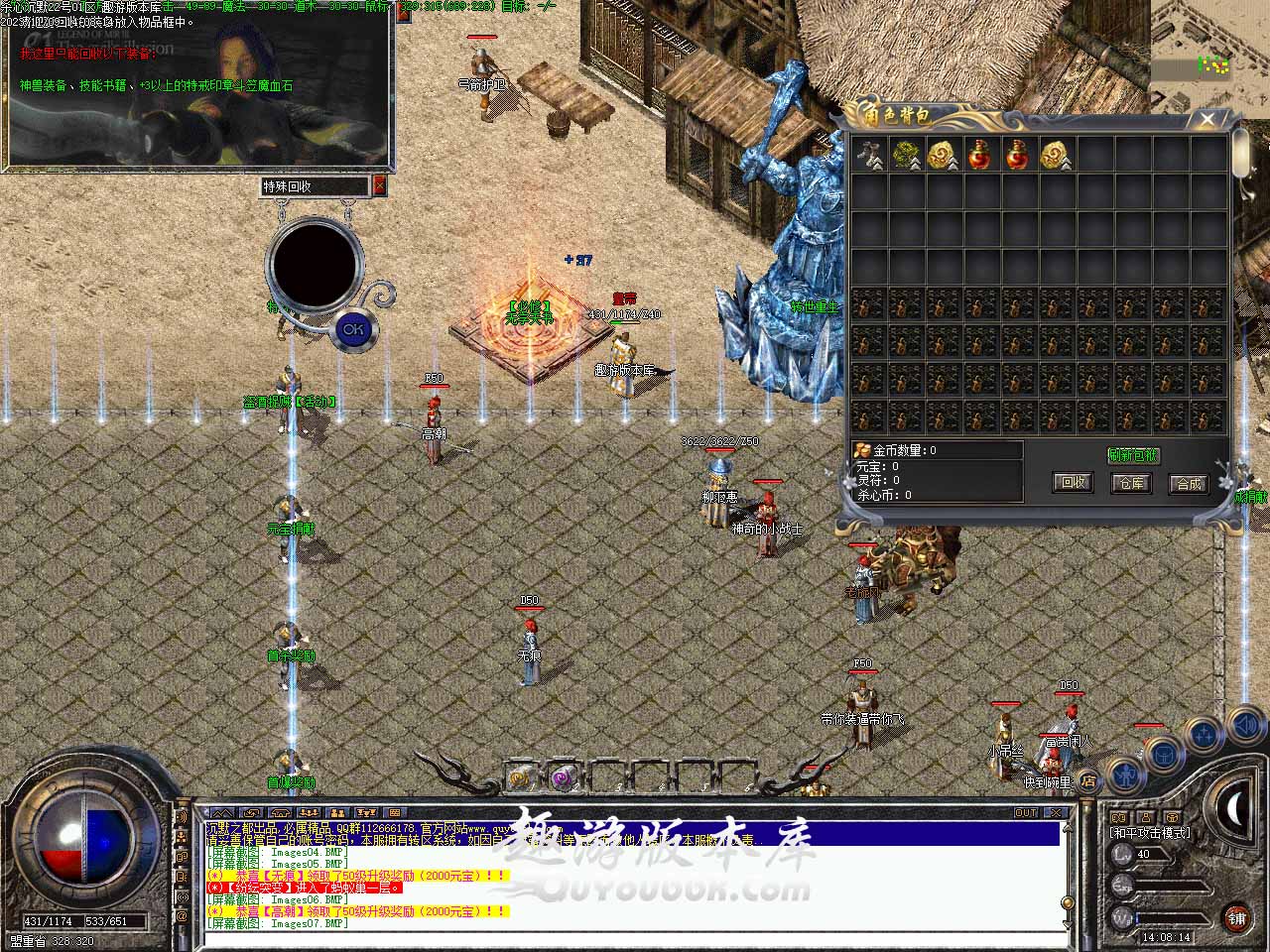The image size is (1270, 952).
Task: Open the four-star skills round button
Action: [x=1205, y=736]
